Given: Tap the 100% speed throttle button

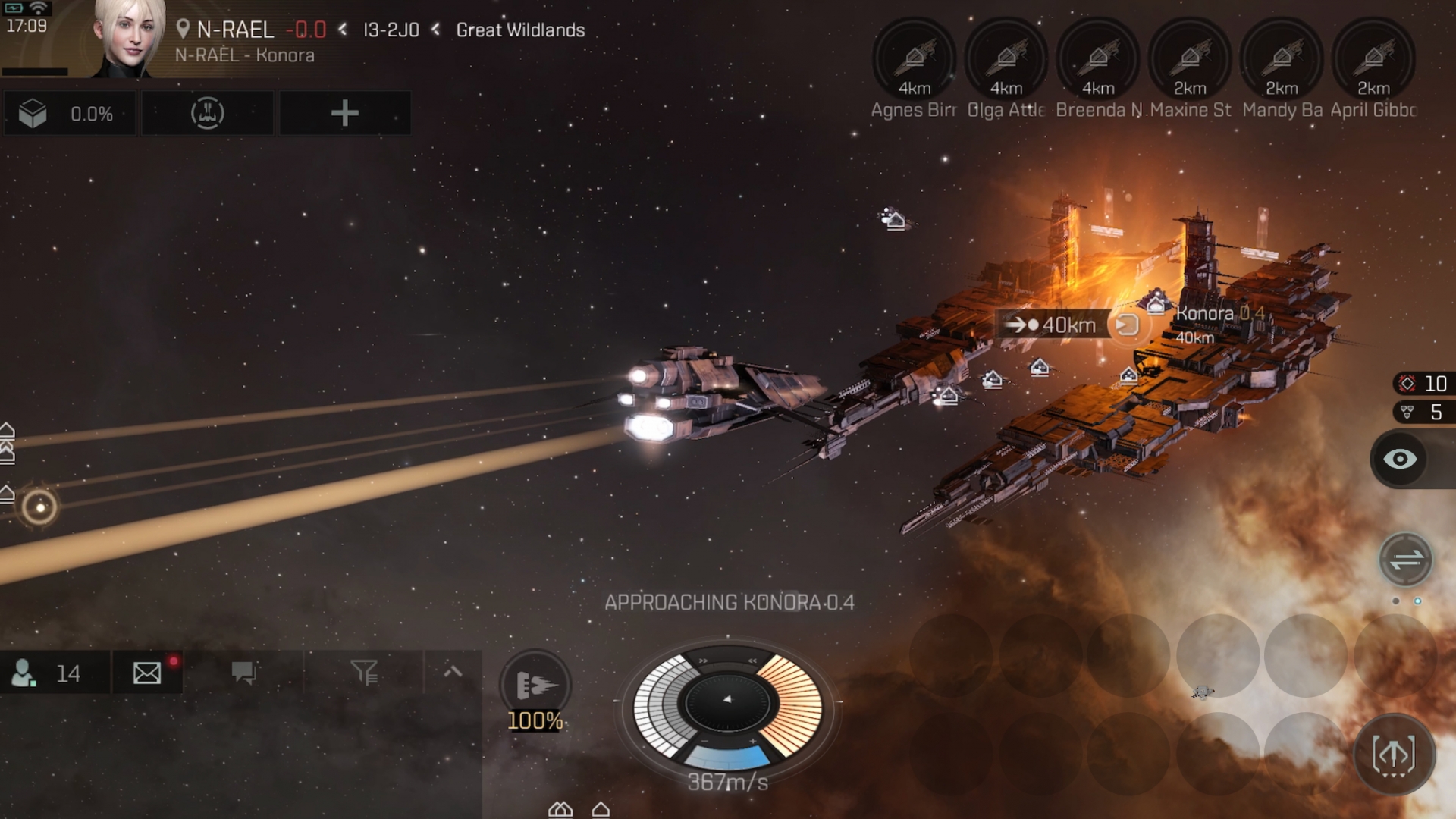Looking at the screenshot, I should 535,687.
